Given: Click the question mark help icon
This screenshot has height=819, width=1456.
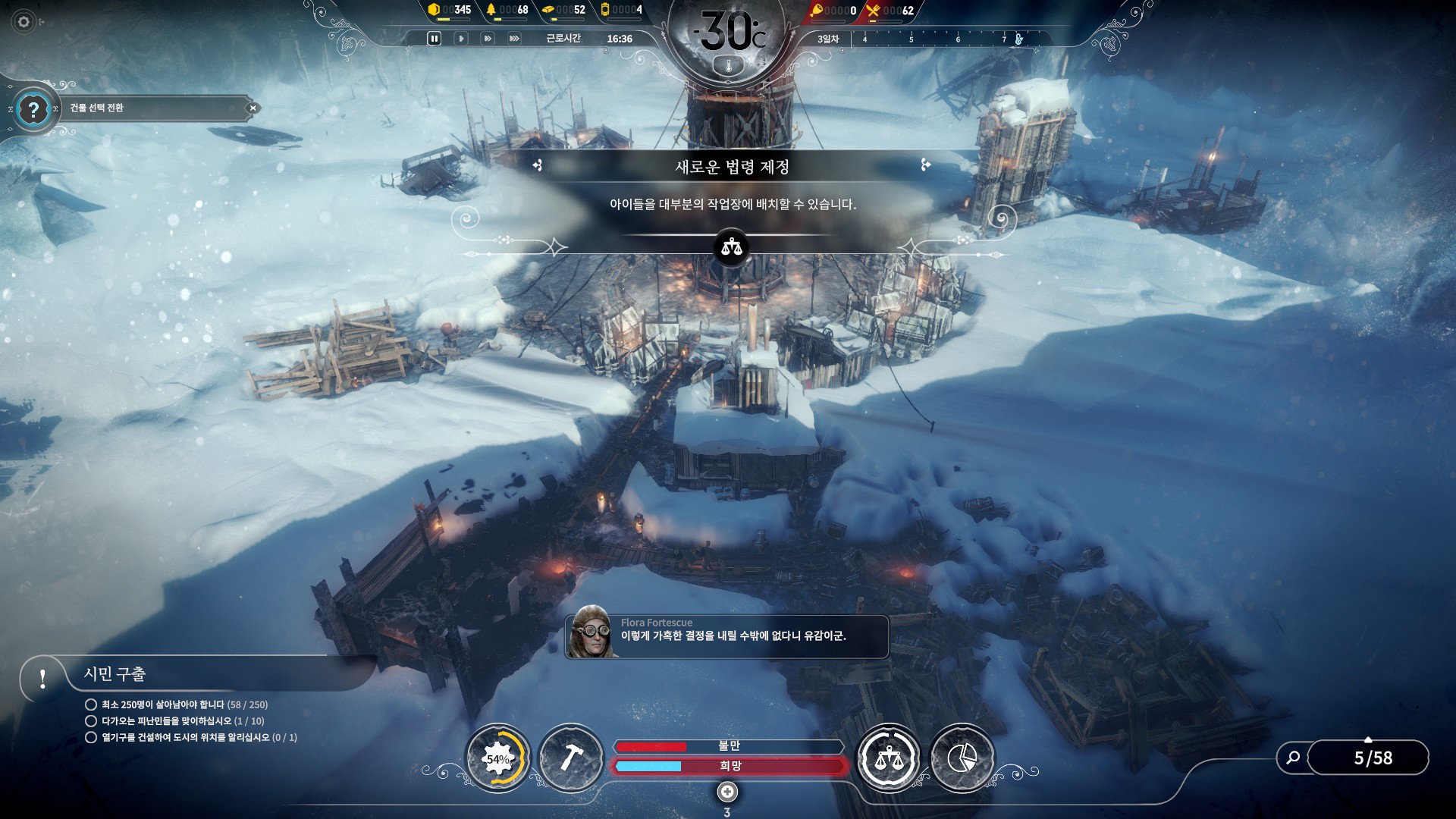Looking at the screenshot, I should click(33, 110).
